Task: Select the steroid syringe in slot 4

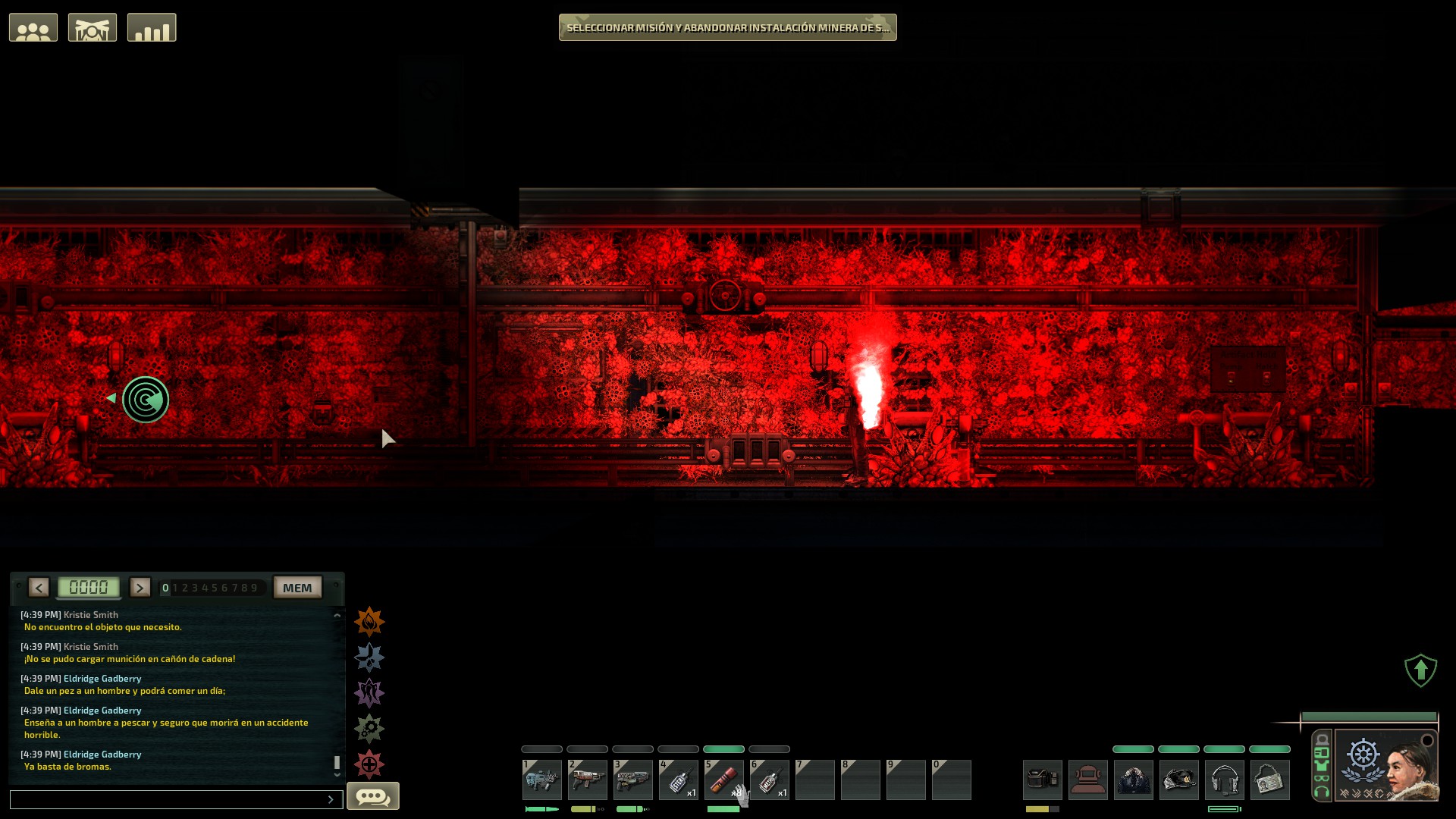Action: [x=678, y=780]
